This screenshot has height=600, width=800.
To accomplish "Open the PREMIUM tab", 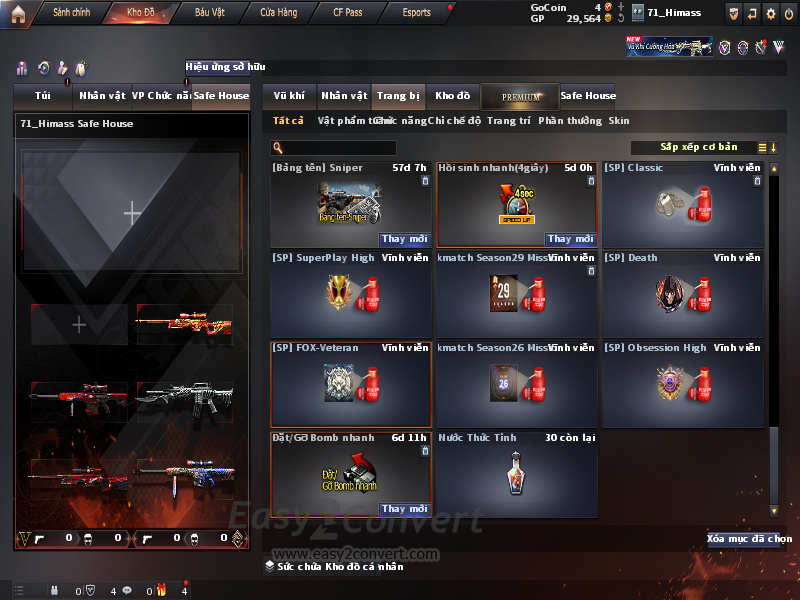I will click(x=520, y=97).
